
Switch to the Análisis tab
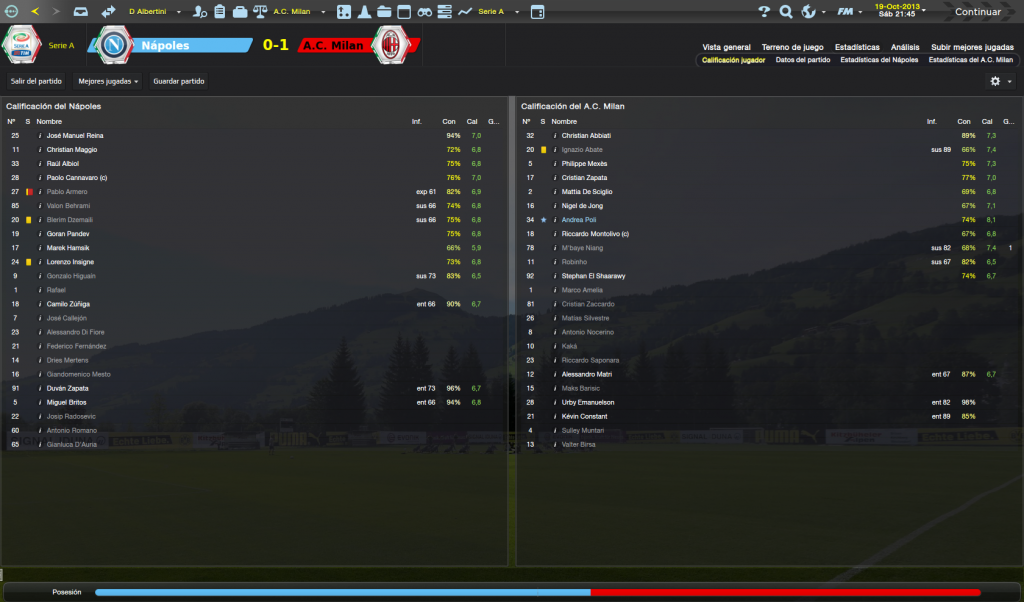point(905,47)
